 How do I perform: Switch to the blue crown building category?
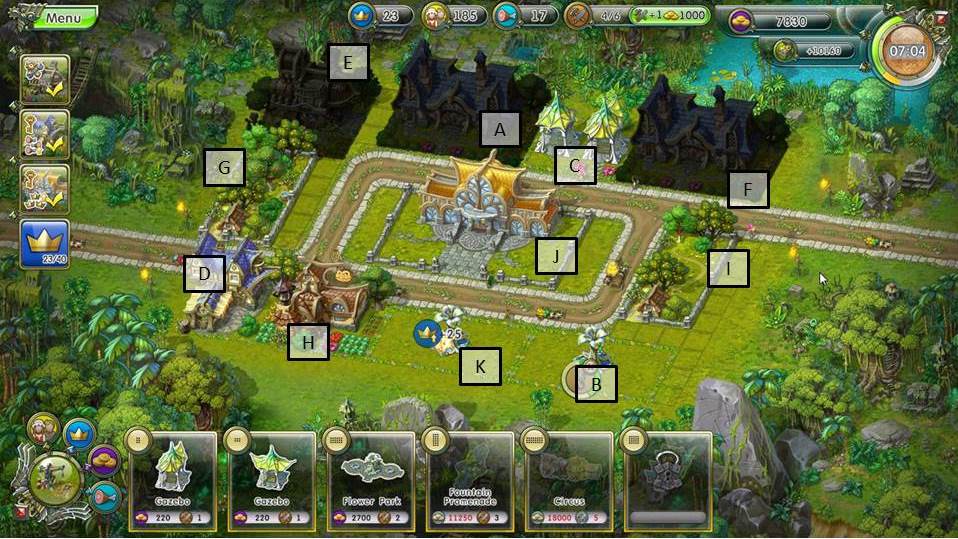coord(78,434)
